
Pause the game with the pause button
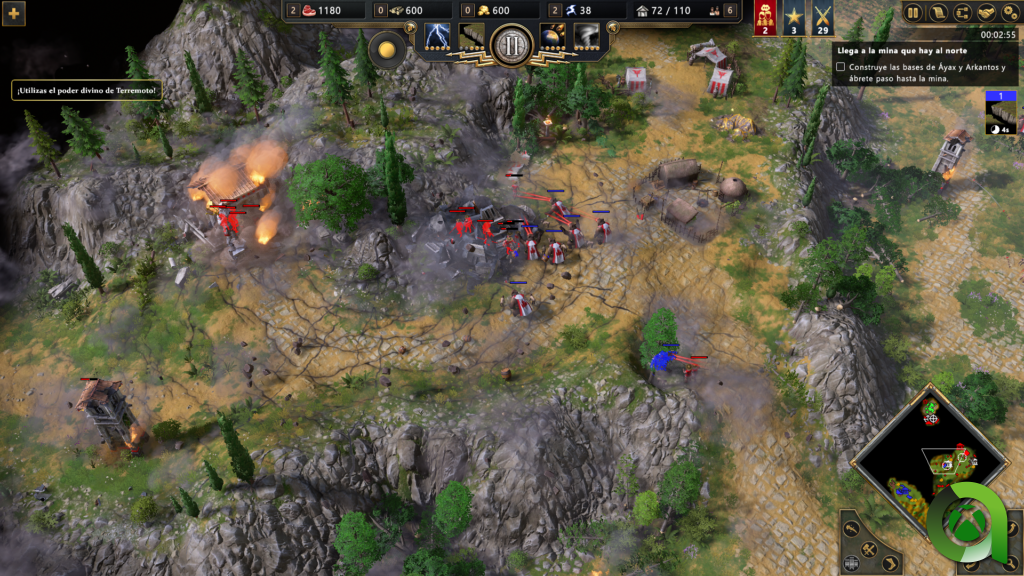(x=913, y=13)
